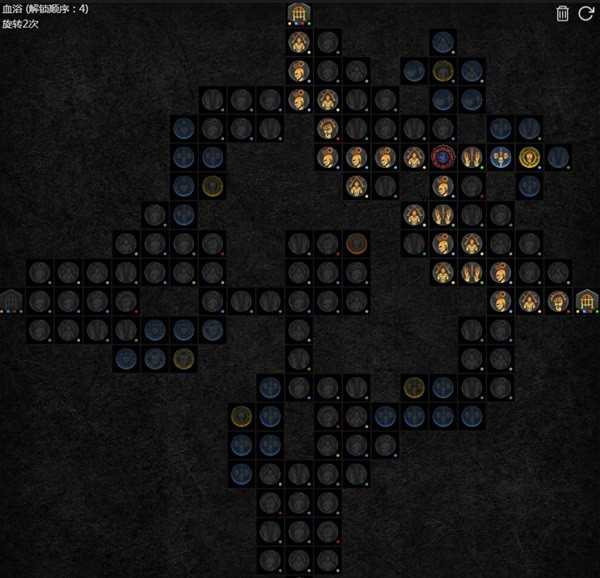Select the gate node on the right edge
This screenshot has width=600, height=578.
click(x=587, y=300)
